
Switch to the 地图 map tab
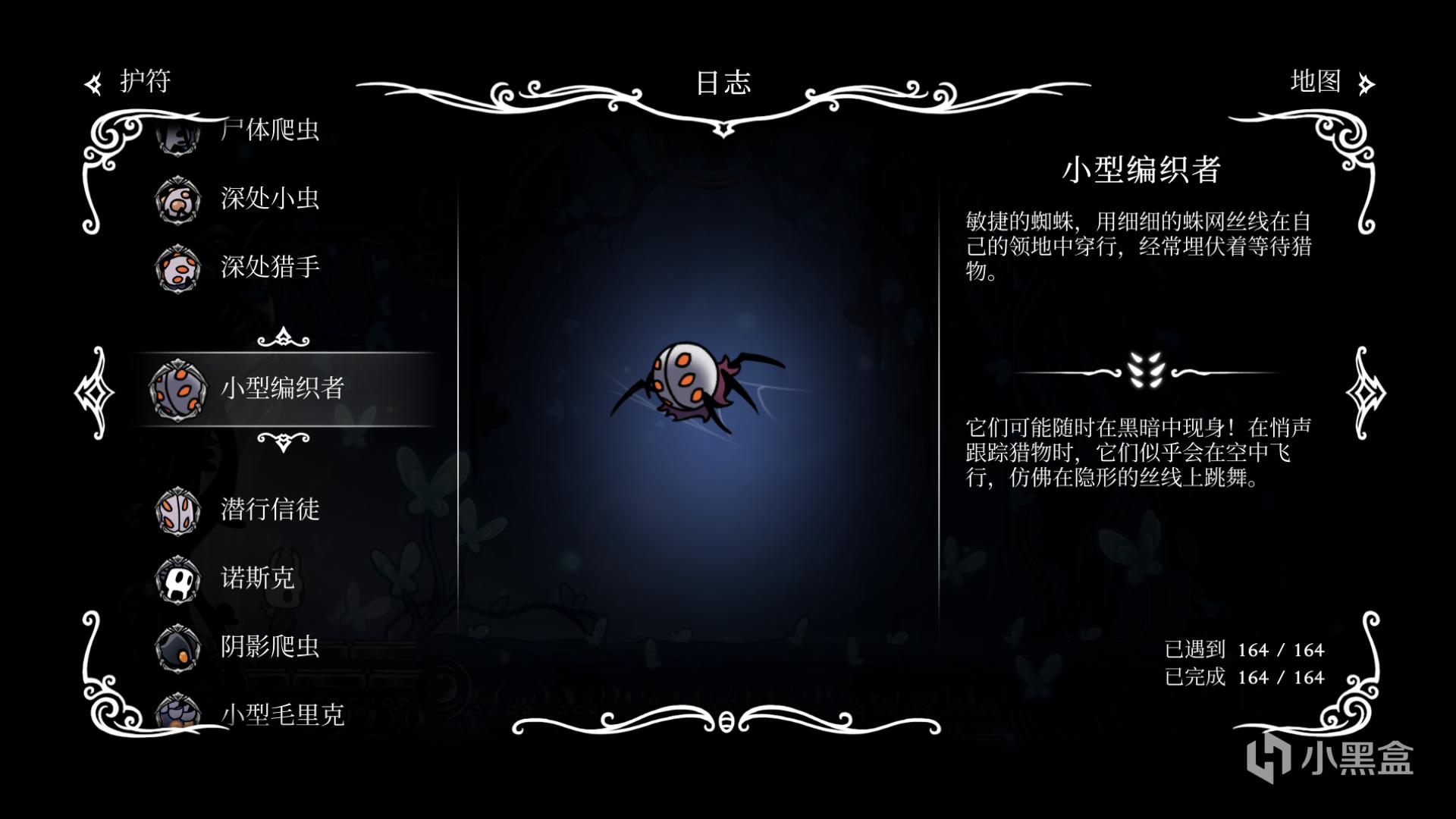[1330, 82]
